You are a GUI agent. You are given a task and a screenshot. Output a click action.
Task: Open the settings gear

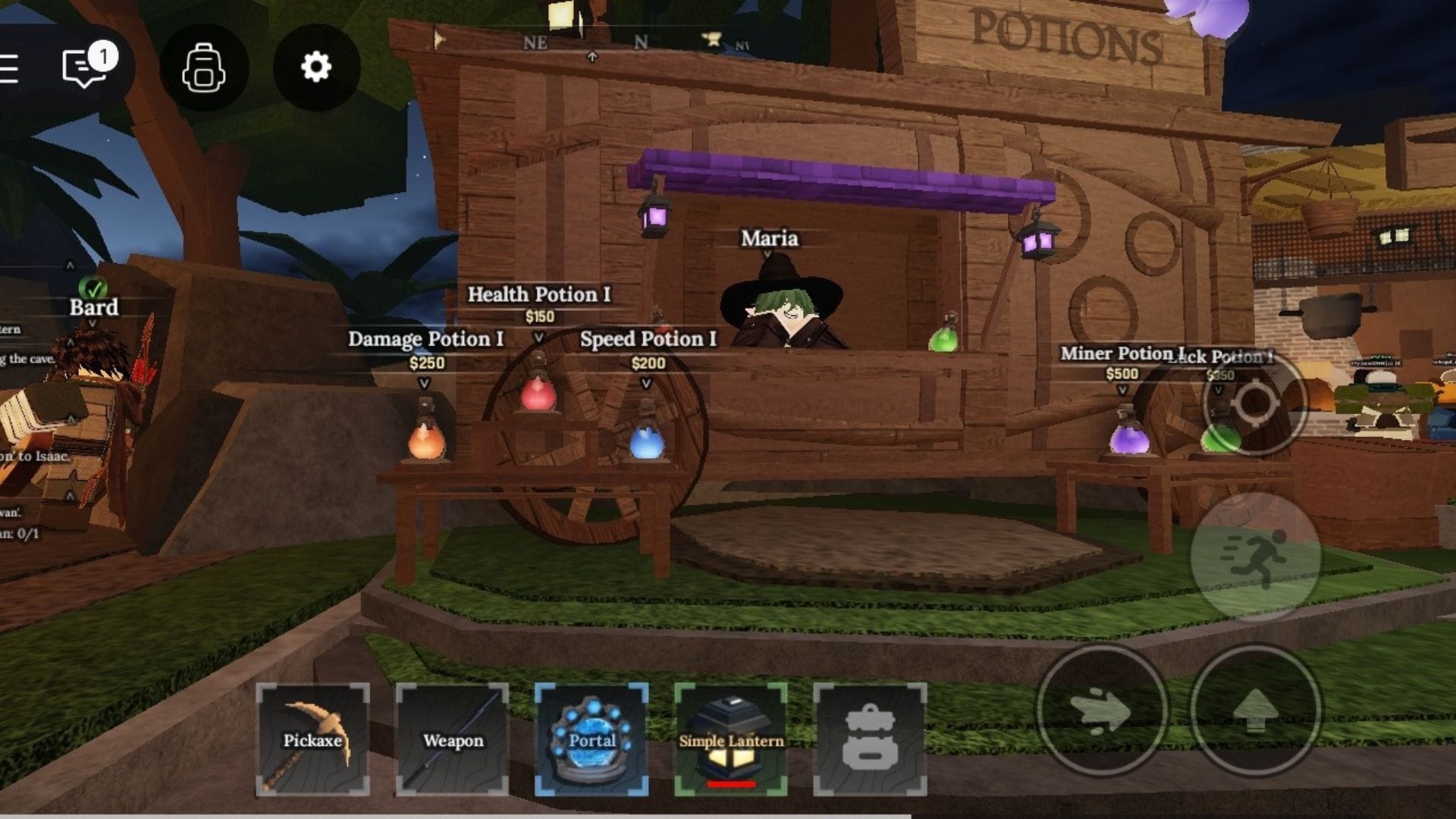point(315,67)
